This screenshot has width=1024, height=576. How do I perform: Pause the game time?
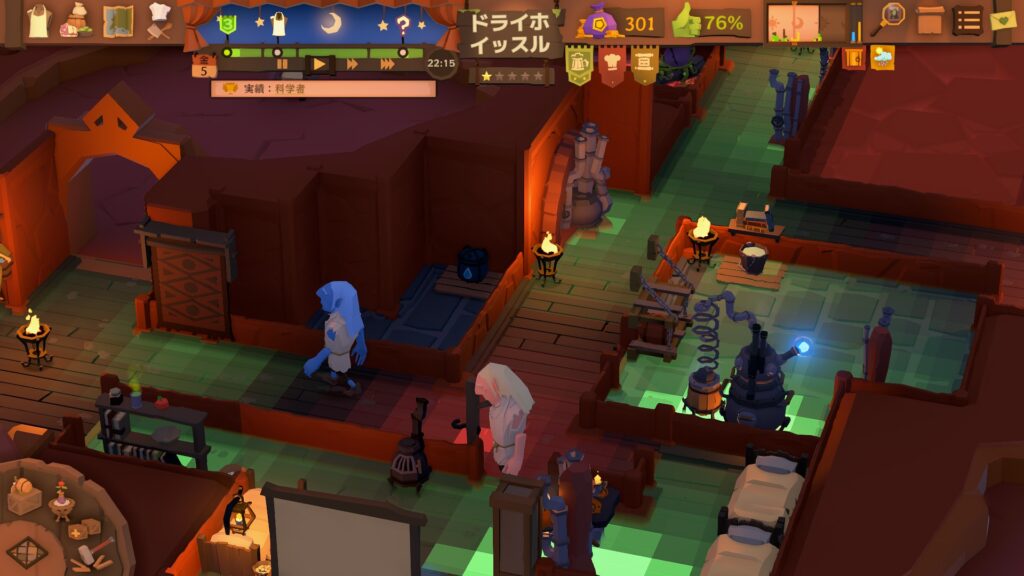283,64
